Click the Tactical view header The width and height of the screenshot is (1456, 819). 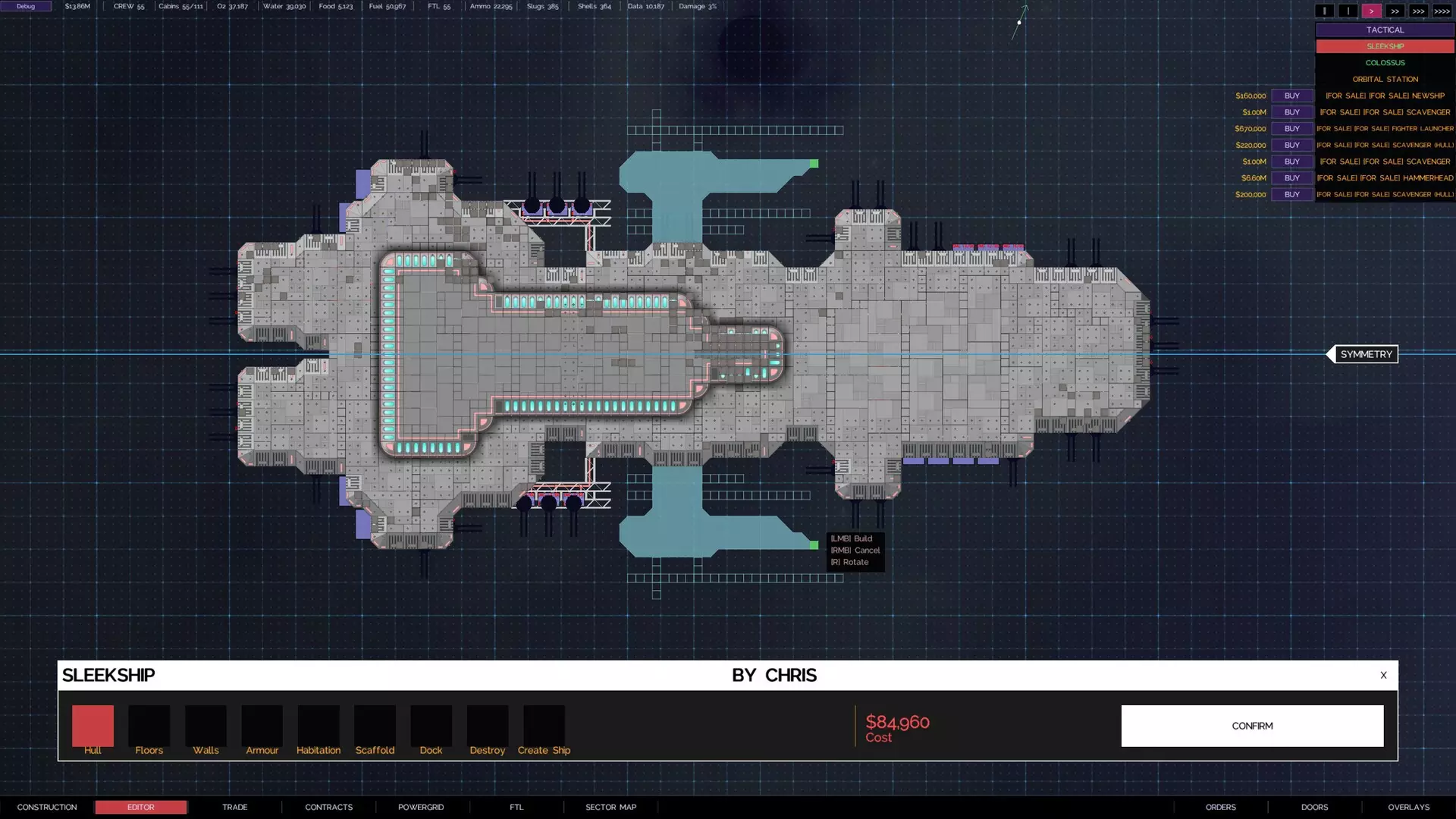[x=1385, y=30]
